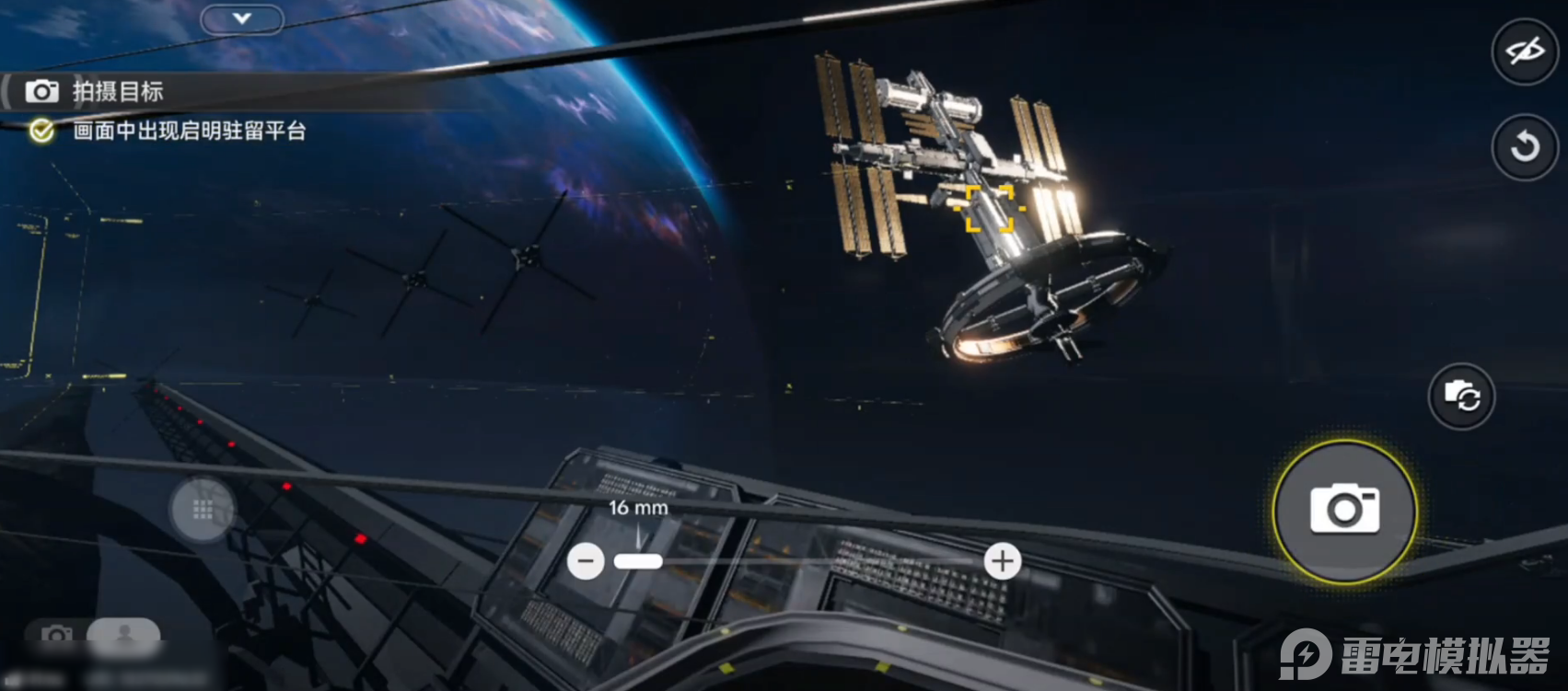Open the grid dots button

point(203,509)
